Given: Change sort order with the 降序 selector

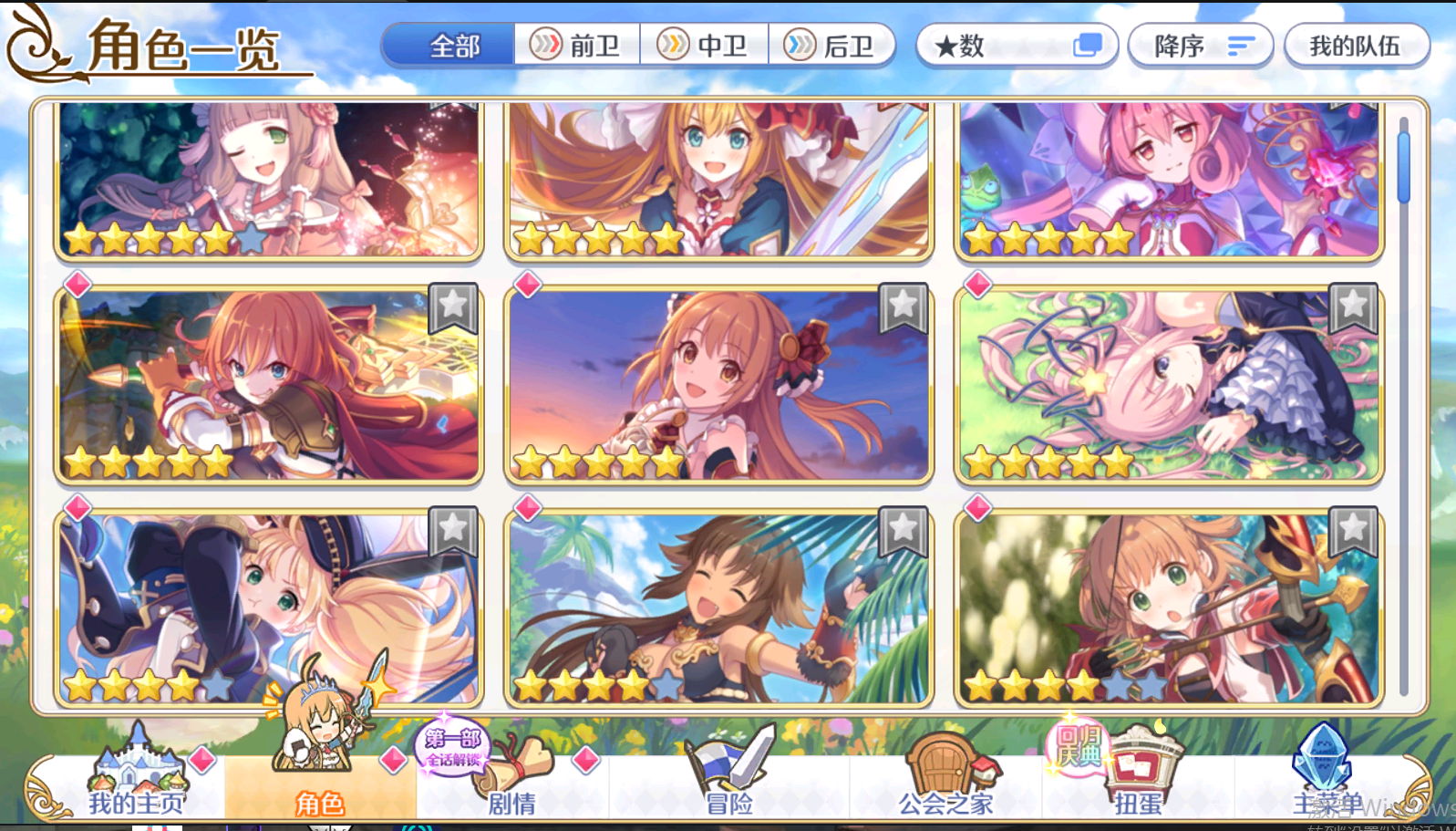Looking at the screenshot, I should click(x=1199, y=45).
